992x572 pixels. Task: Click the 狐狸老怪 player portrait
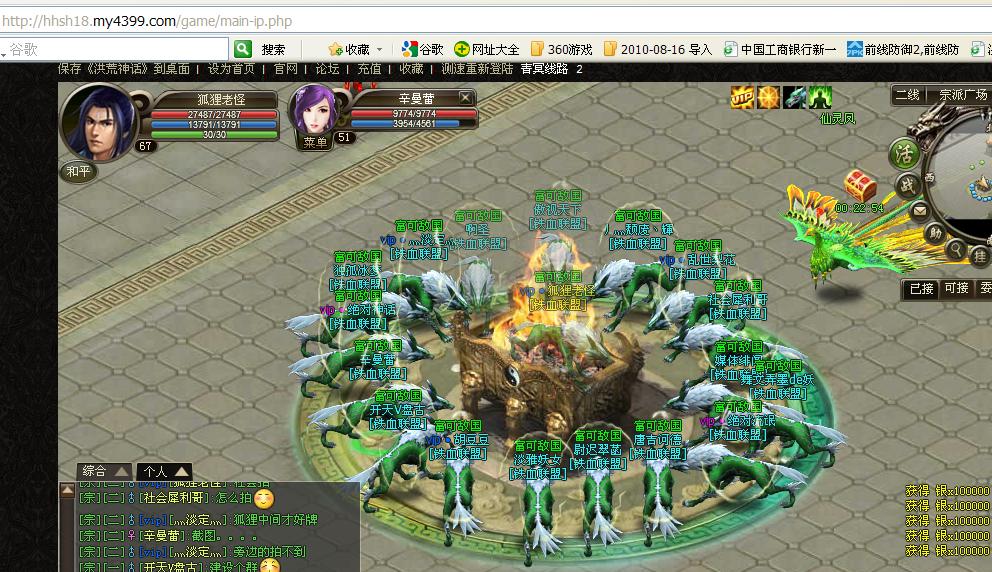point(99,121)
